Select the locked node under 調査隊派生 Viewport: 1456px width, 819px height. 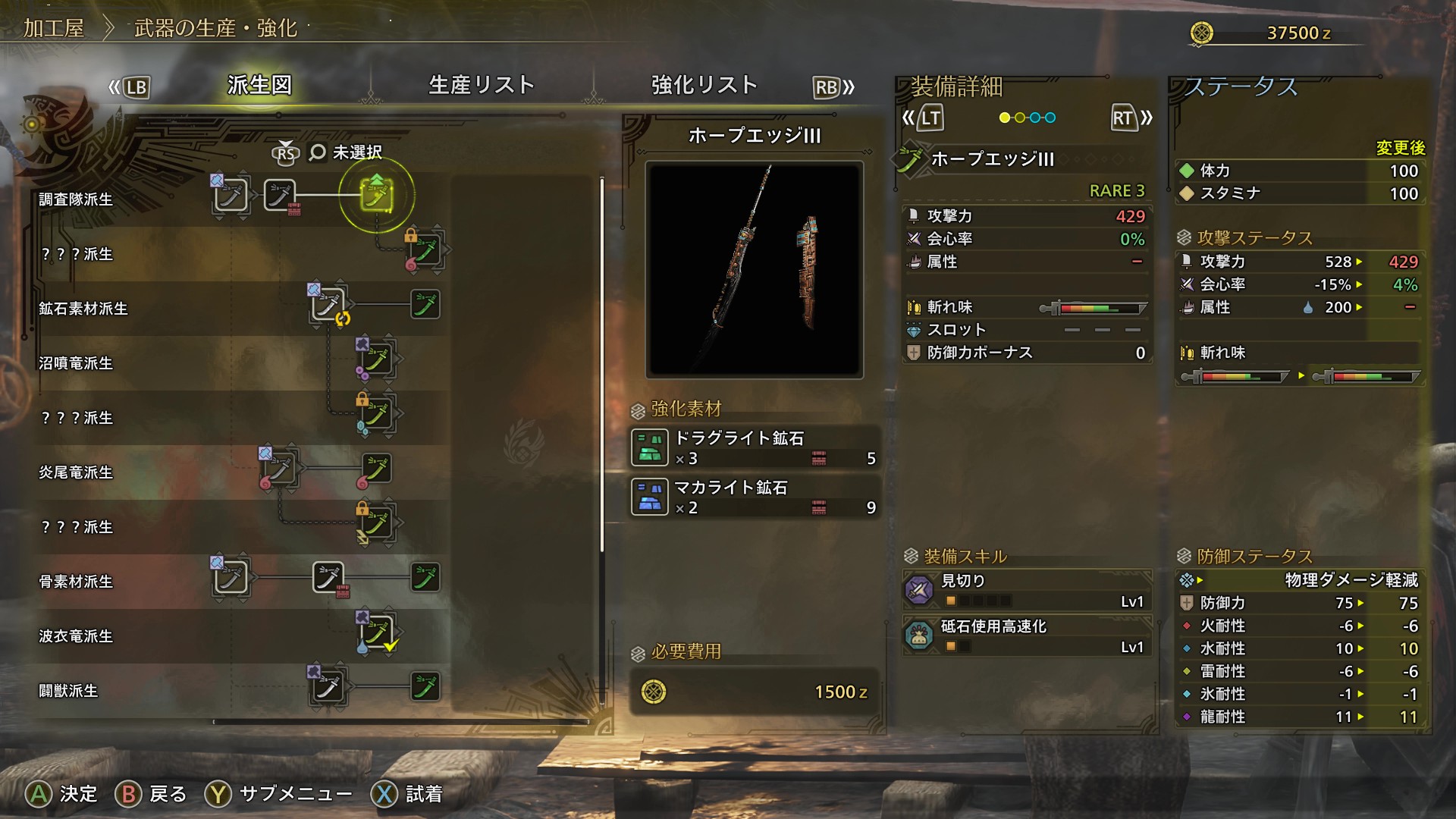[425, 250]
